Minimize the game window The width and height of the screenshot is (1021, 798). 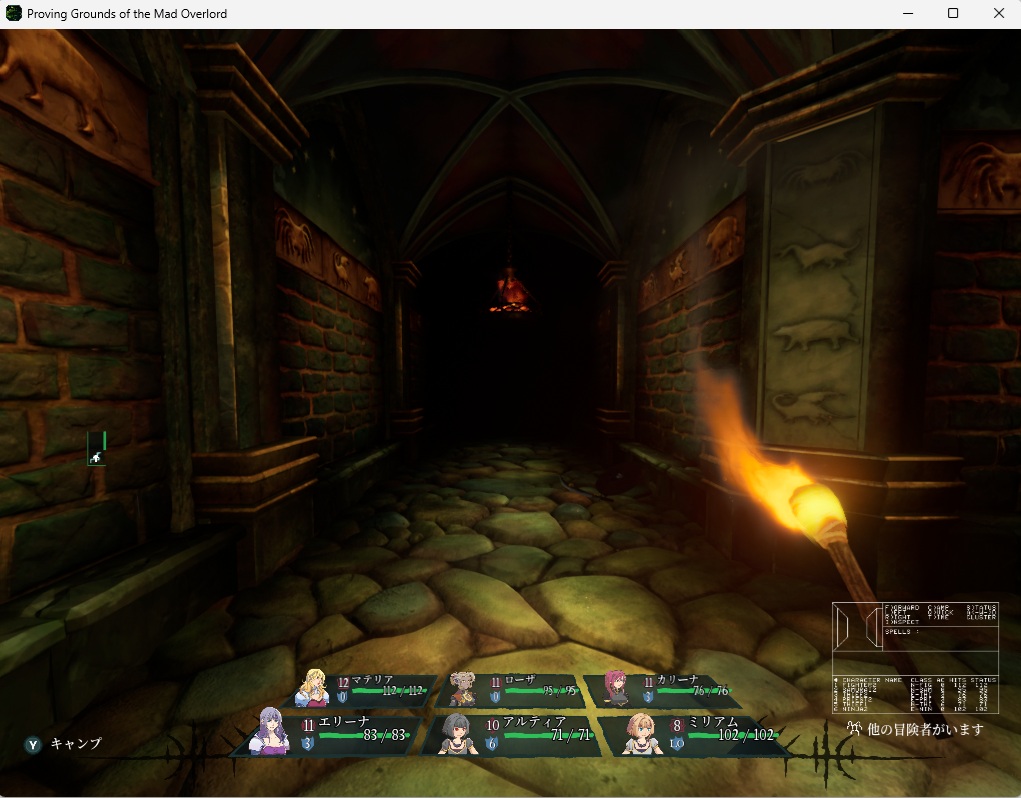908,14
